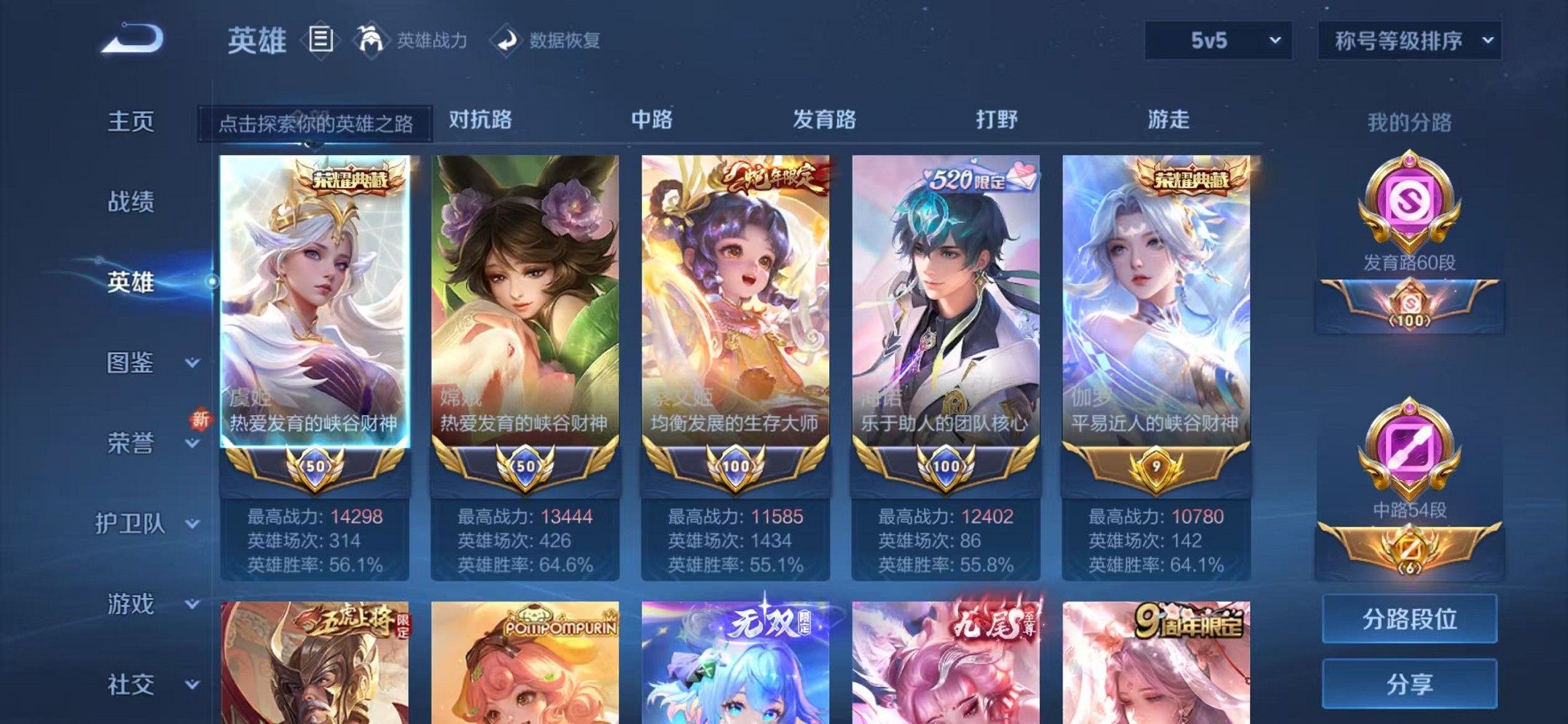Open the 虞姬 hero card portrait
Screen dimensions: 1568x724
(315, 291)
